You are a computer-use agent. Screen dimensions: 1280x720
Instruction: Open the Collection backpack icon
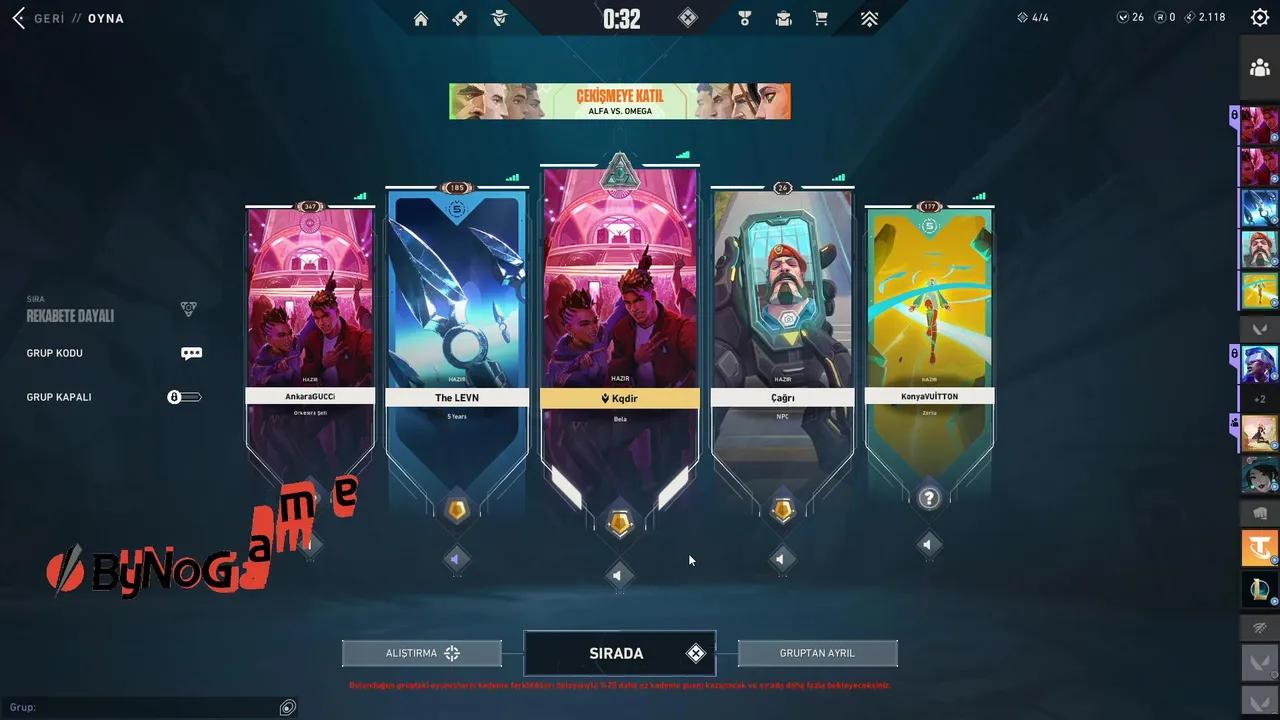coord(784,18)
